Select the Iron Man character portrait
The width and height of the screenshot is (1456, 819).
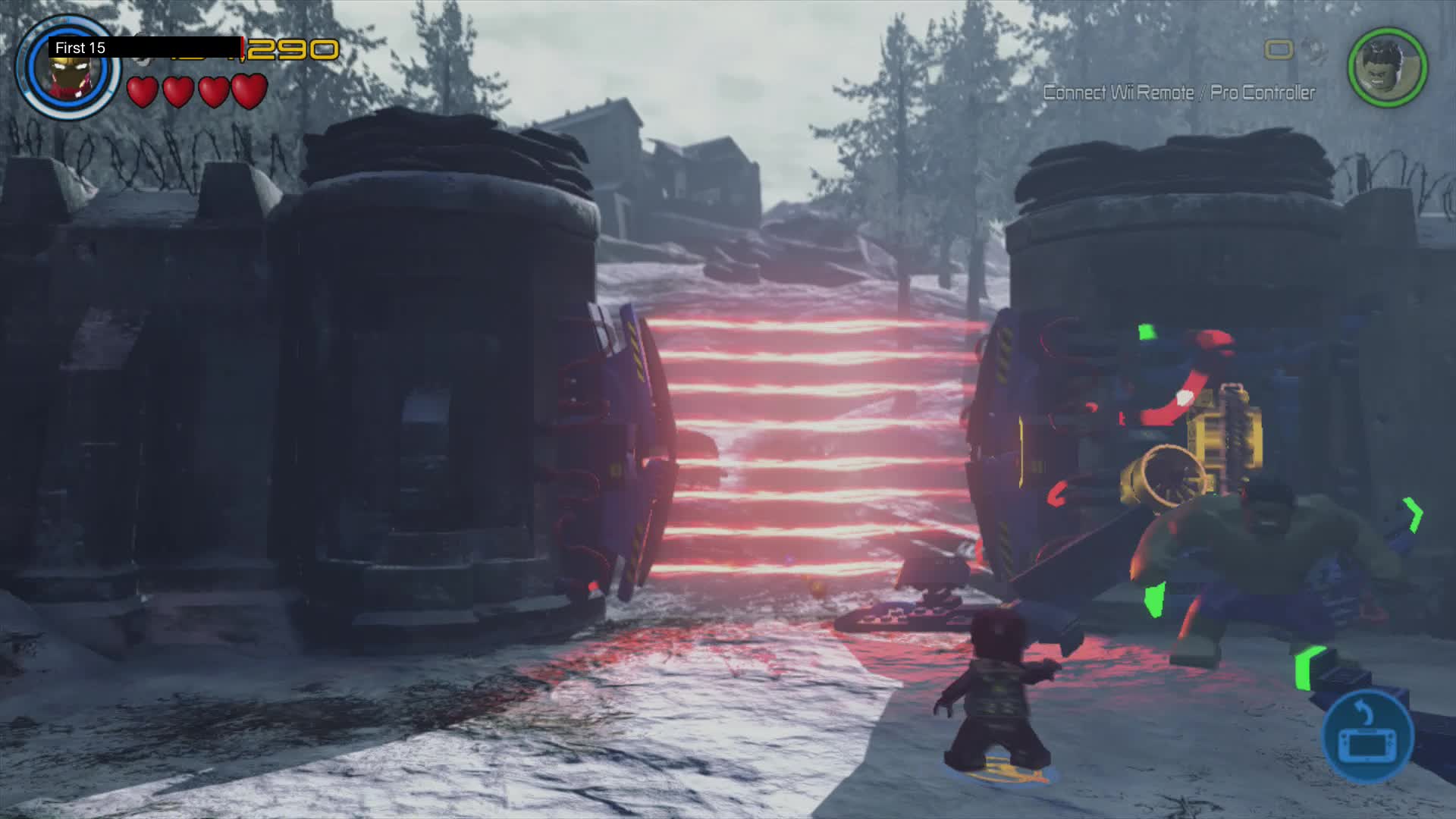(x=72, y=68)
